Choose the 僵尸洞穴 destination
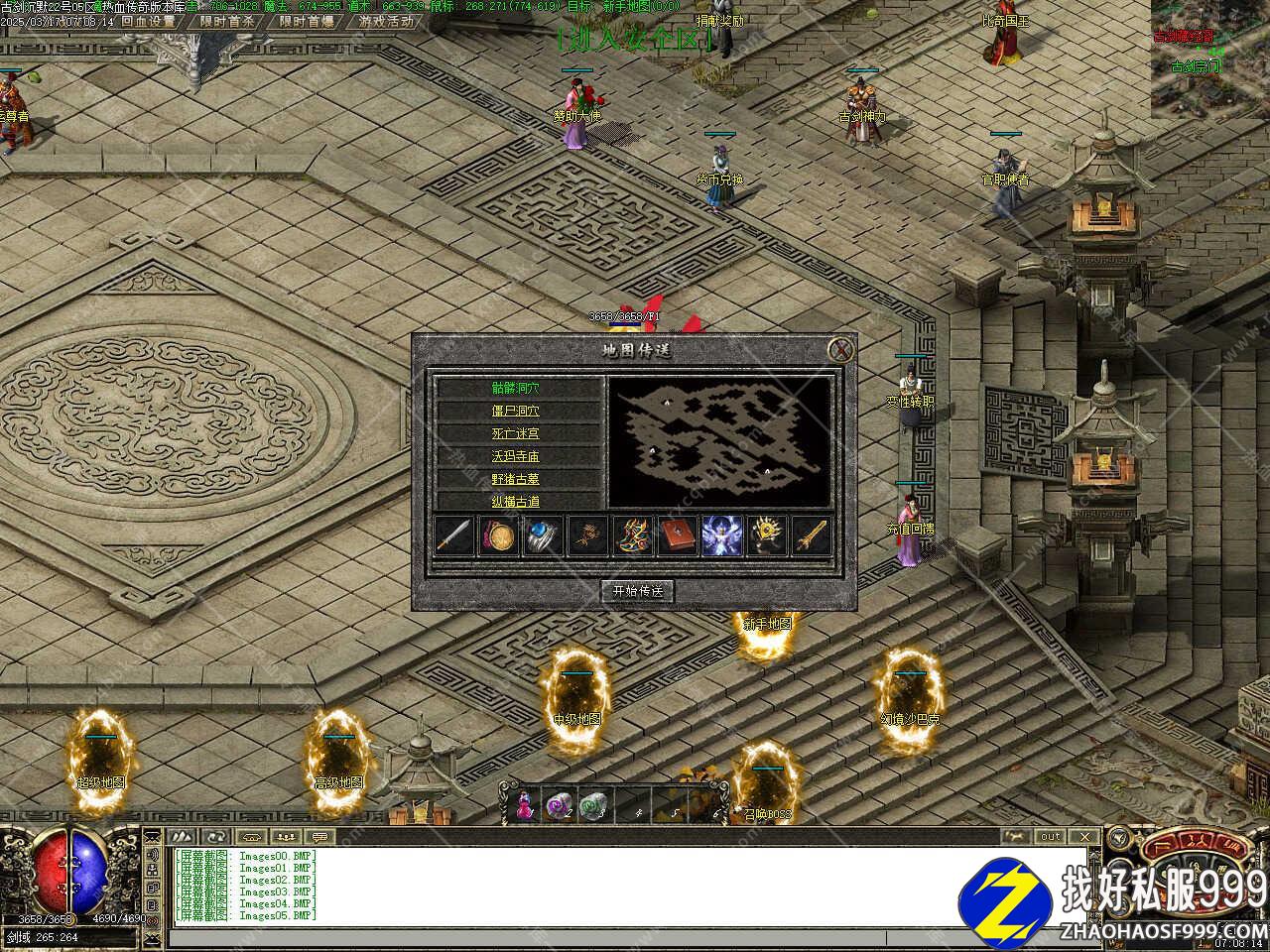The image size is (1270, 952). [517, 411]
